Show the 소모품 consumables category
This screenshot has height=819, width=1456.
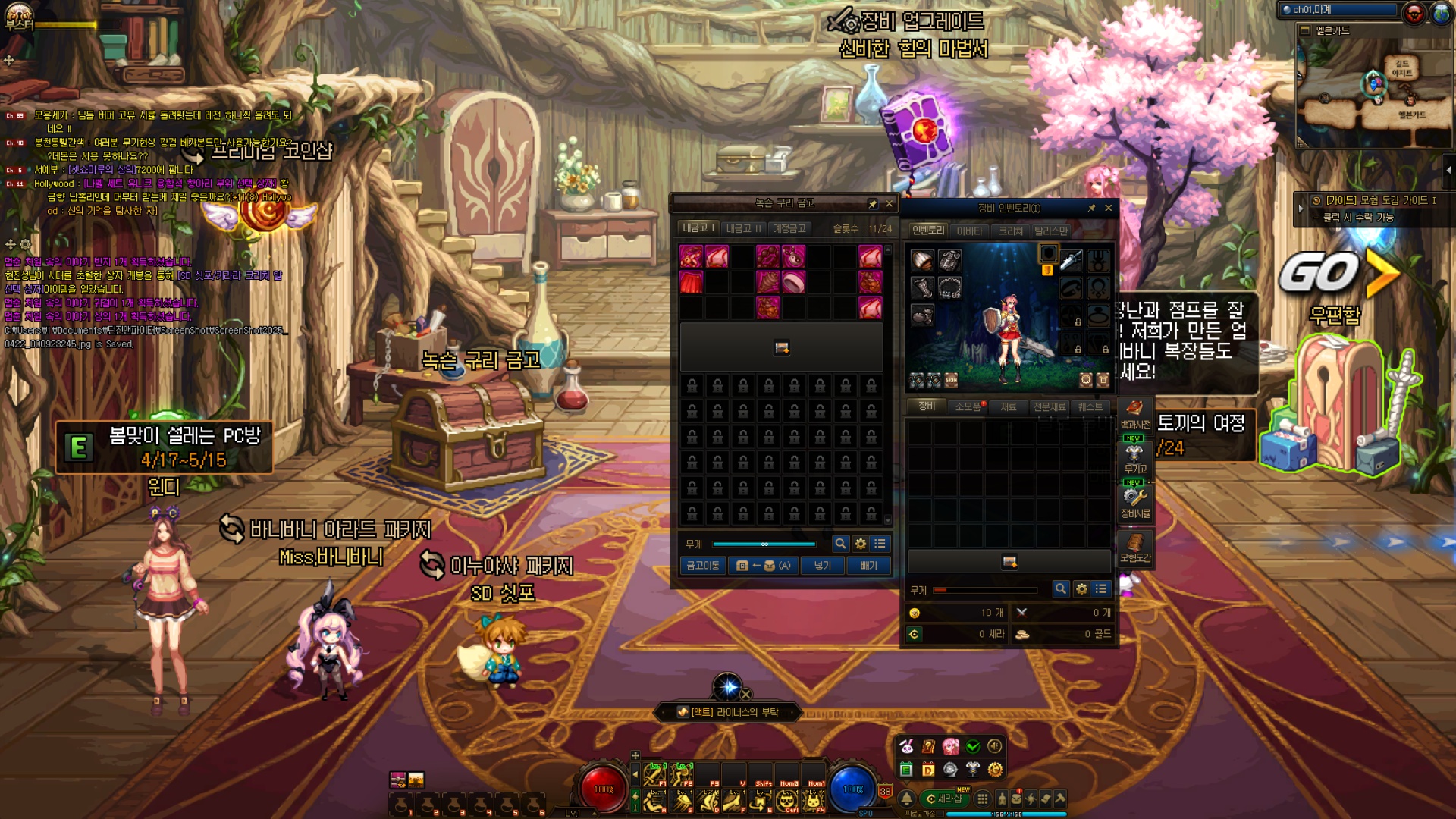(x=968, y=407)
